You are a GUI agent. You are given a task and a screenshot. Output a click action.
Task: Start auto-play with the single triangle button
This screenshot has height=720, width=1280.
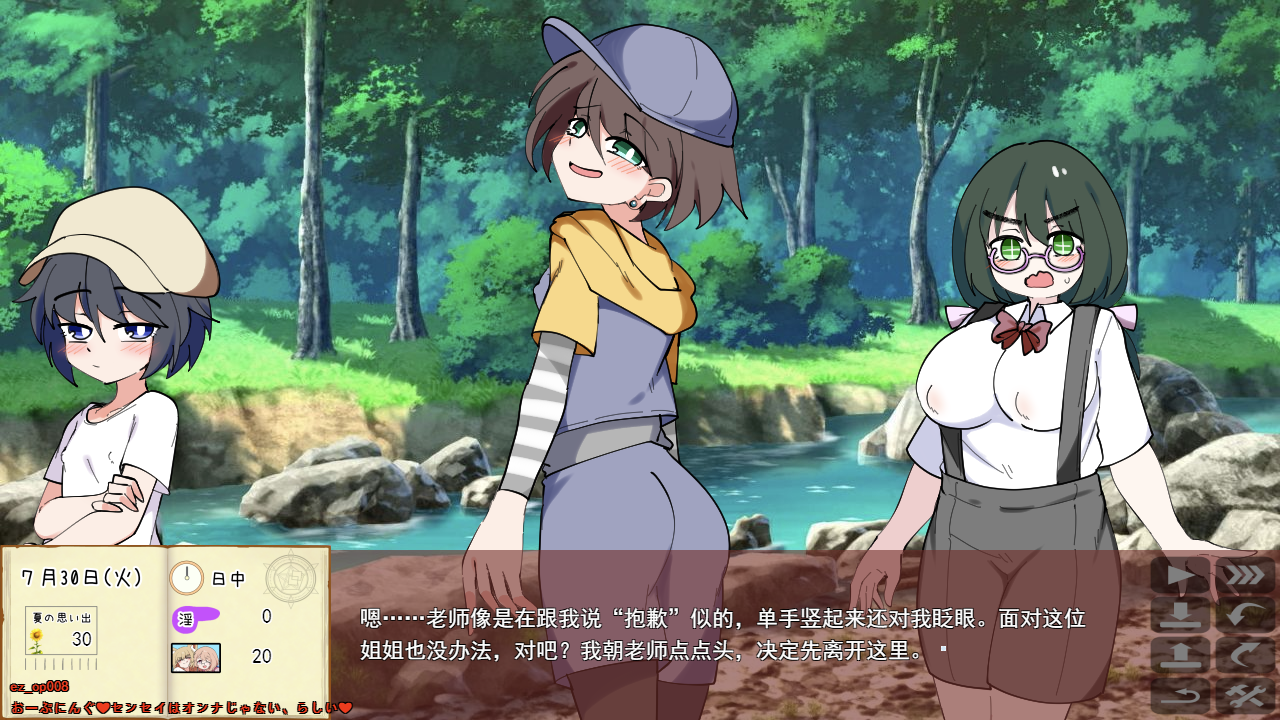click(1180, 576)
